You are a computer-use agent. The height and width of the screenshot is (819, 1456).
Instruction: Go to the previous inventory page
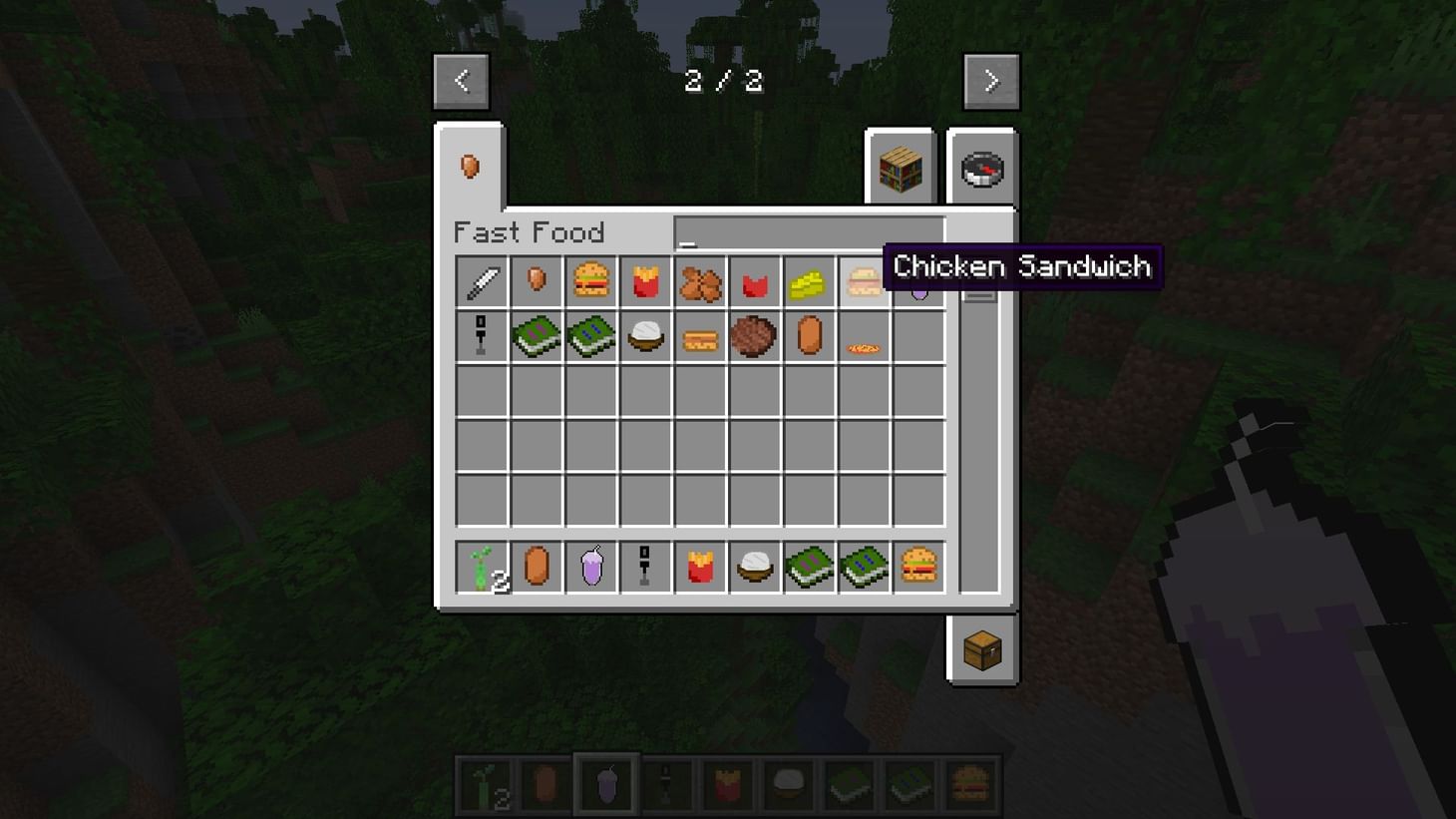pyautogui.click(x=462, y=81)
